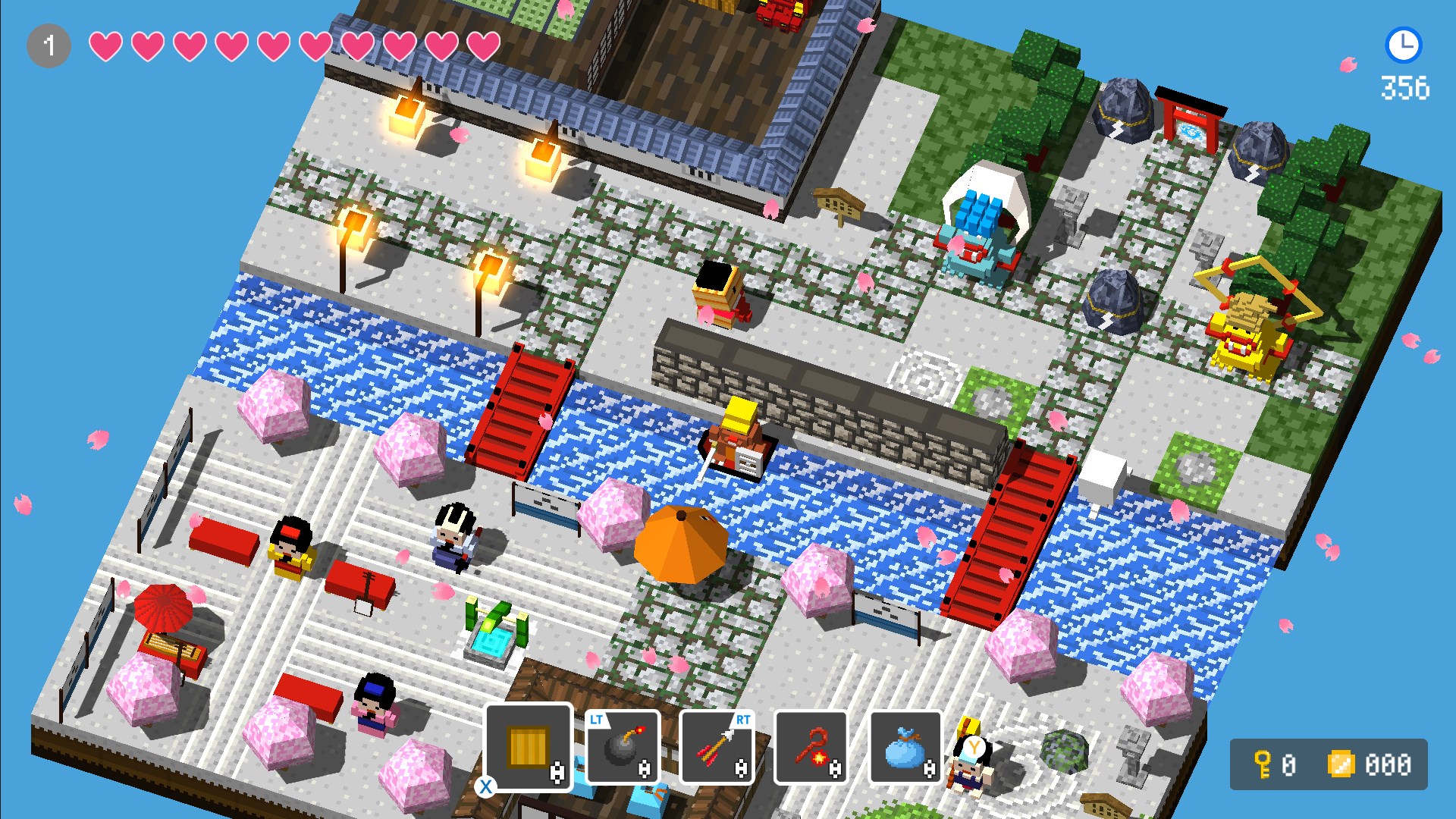Select the red fire staff slot
1456x819 pixels.
pos(810,747)
